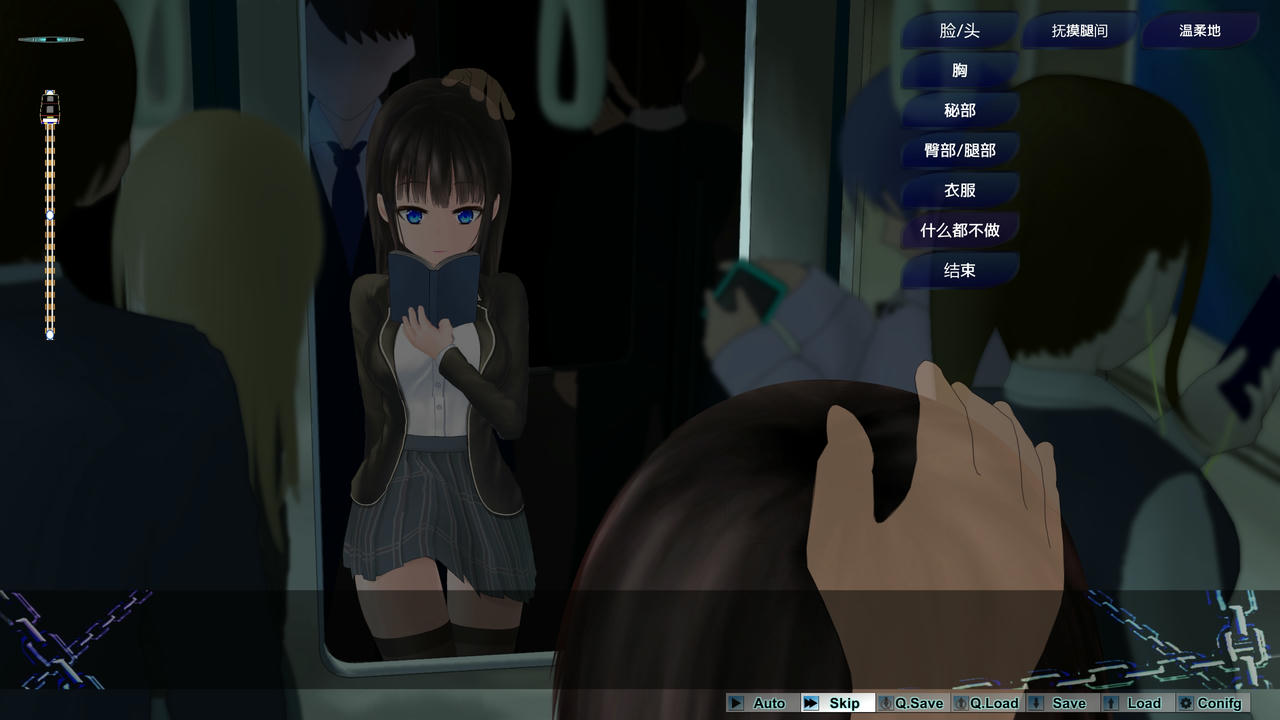The width and height of the screenshot is (1280, 720).
Task: Select 脸/头 from the touch menu
Action: [958, 31]
